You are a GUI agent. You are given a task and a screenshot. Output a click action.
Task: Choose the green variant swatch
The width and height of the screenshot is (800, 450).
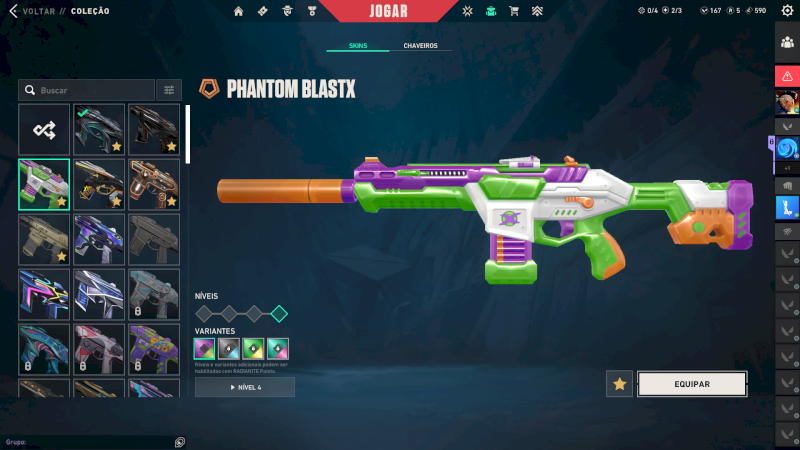pyautogui.click(x=254, y=348)
